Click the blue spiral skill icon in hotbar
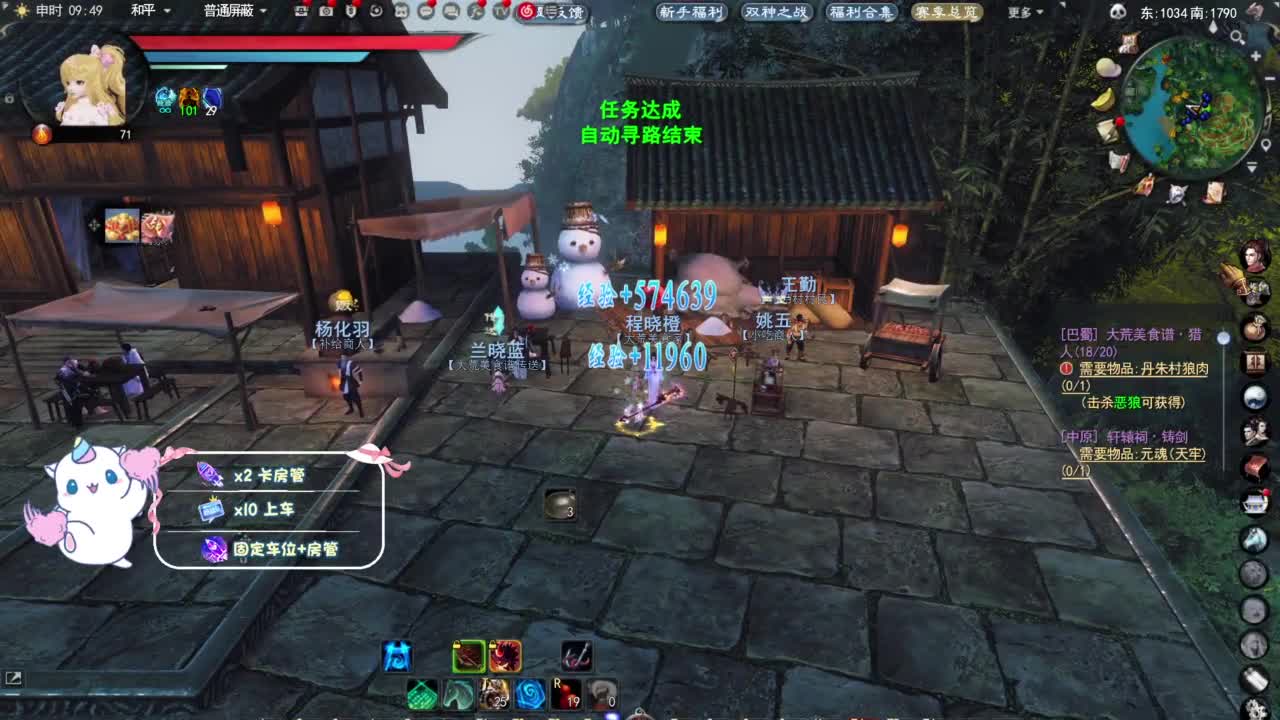The height and width of the screenshot is (720, 1280). pos(530,693)
